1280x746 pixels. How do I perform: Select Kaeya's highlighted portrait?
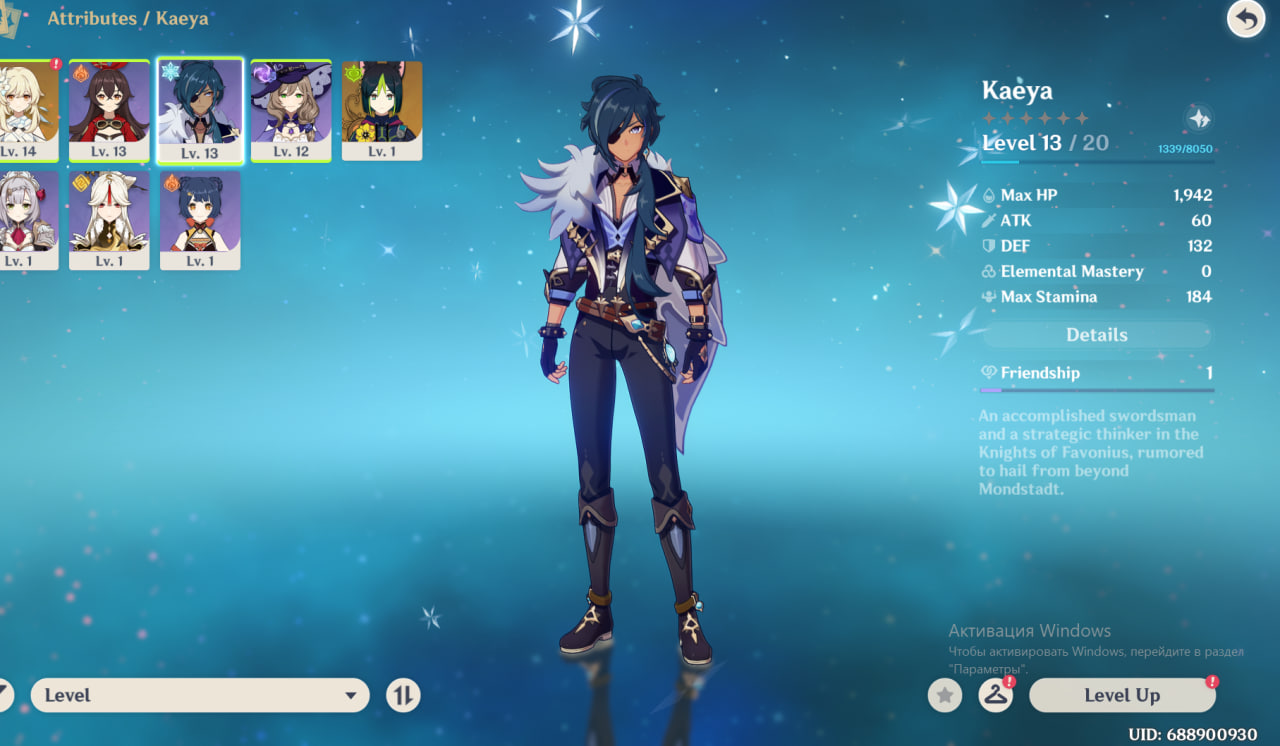click(x=200, y=110)
